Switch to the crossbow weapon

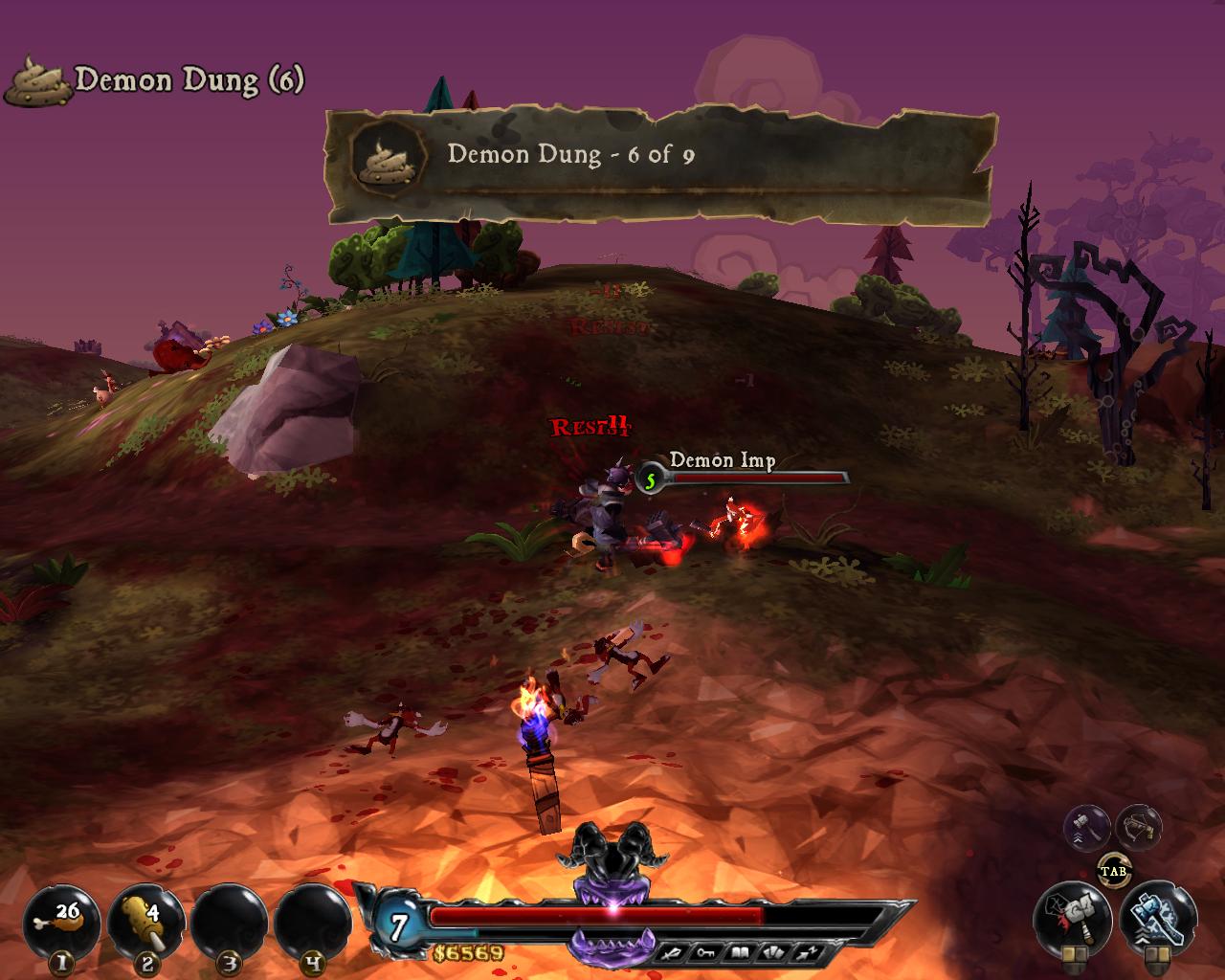click(x=1139, y=828)
